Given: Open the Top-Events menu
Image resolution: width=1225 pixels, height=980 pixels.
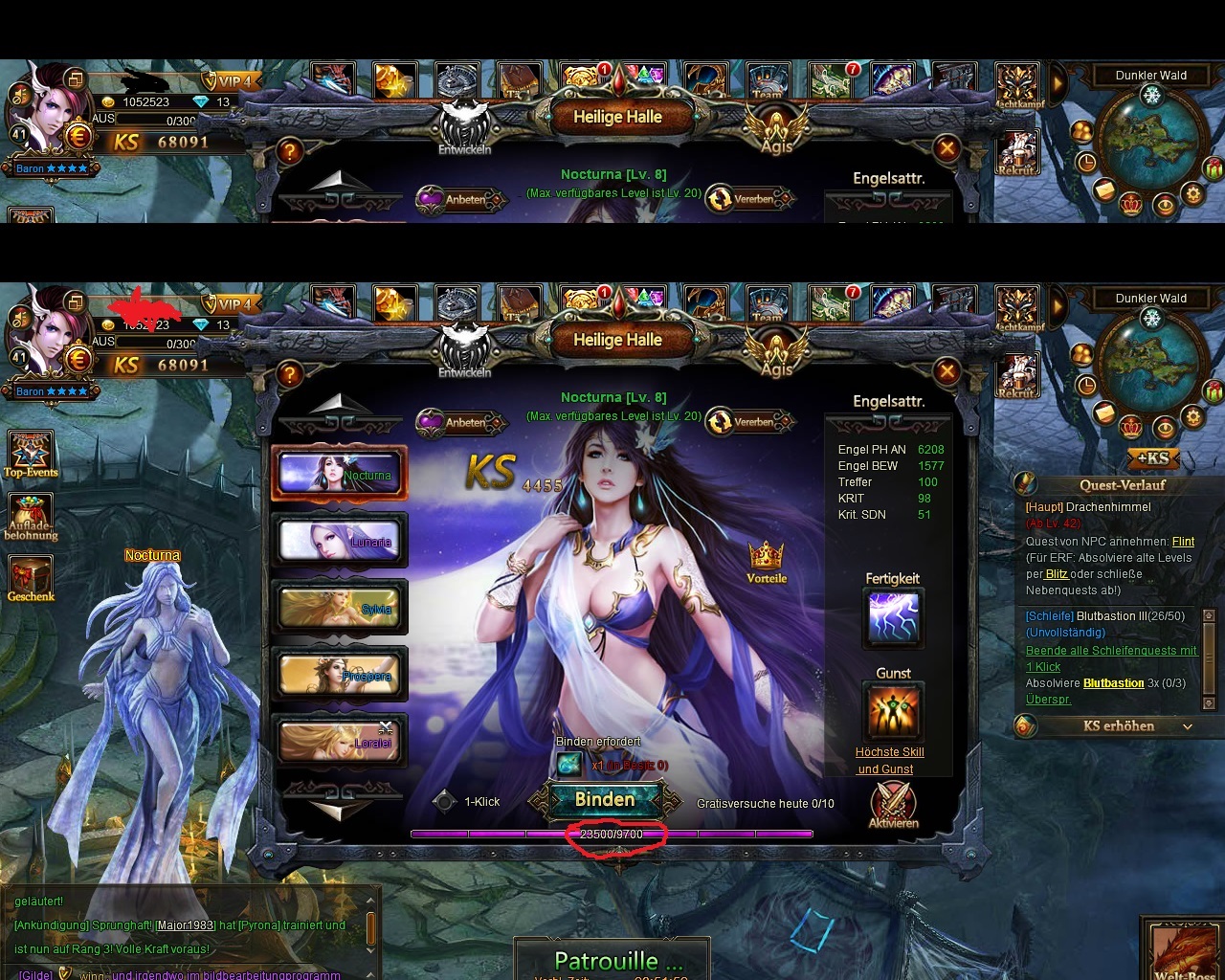Looking at the screenshot, I should click(31, 454).
